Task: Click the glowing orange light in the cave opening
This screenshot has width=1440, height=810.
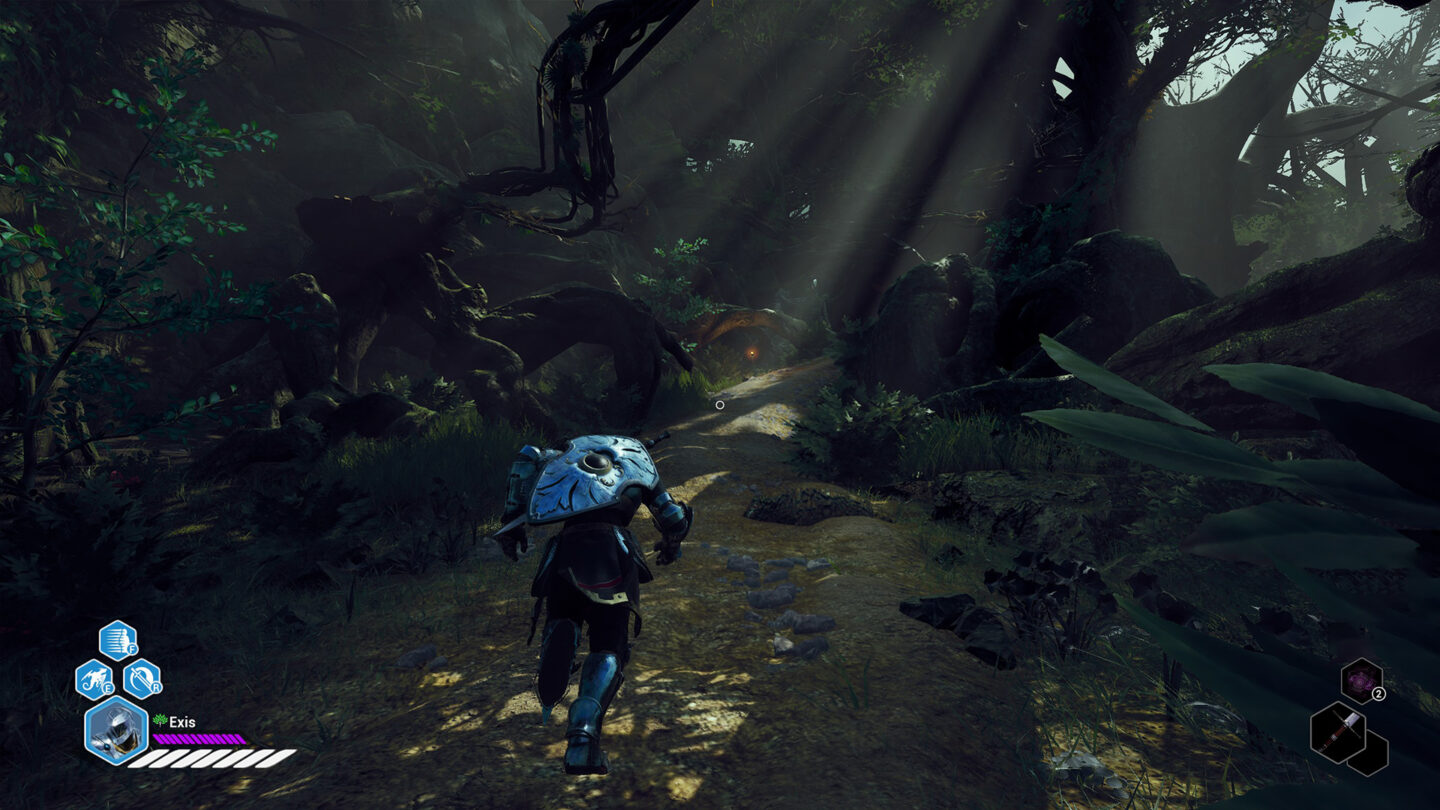Action: click(x=751, y=353)
